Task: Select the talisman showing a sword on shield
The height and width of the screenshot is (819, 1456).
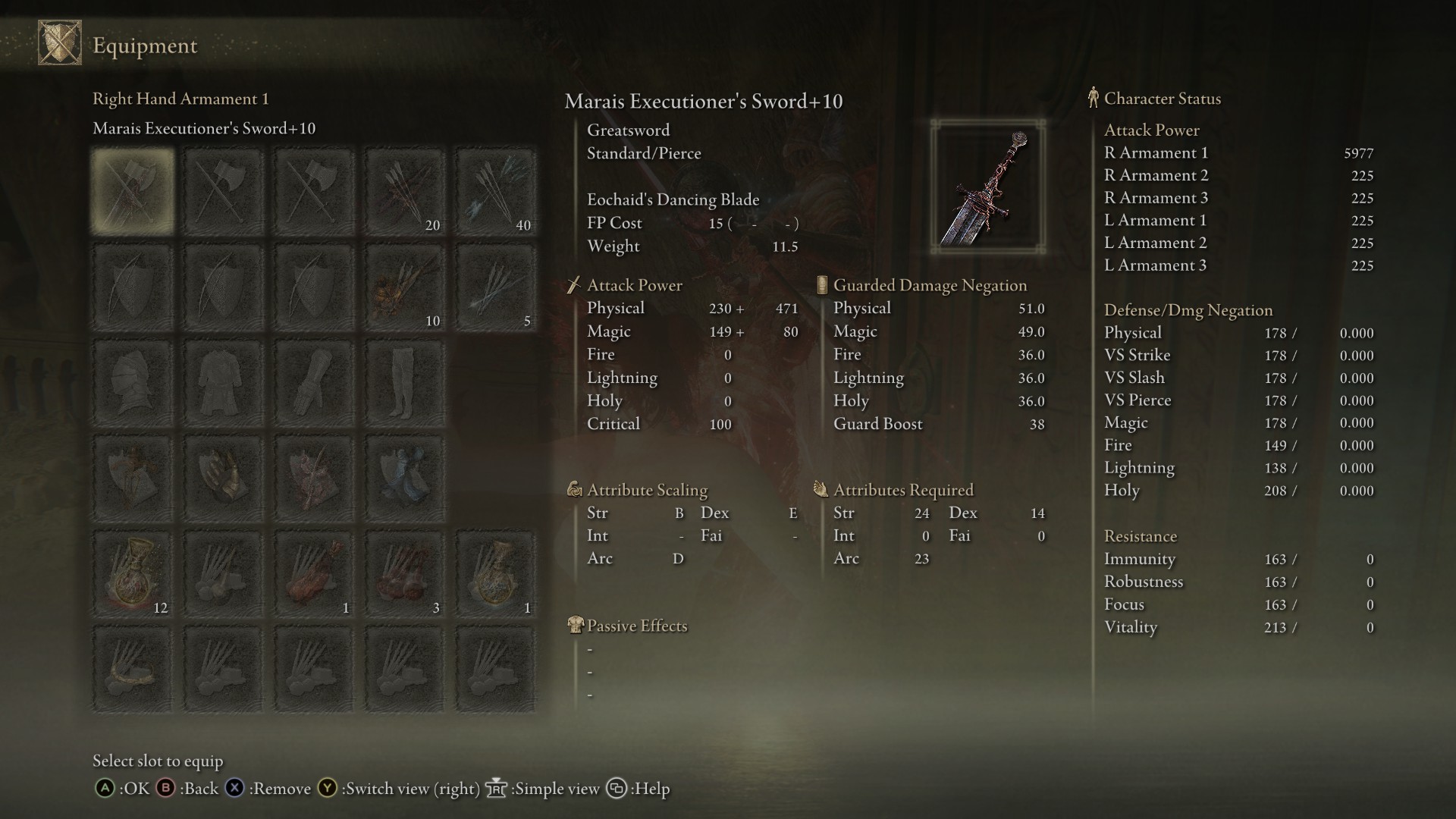Action: 133,479
